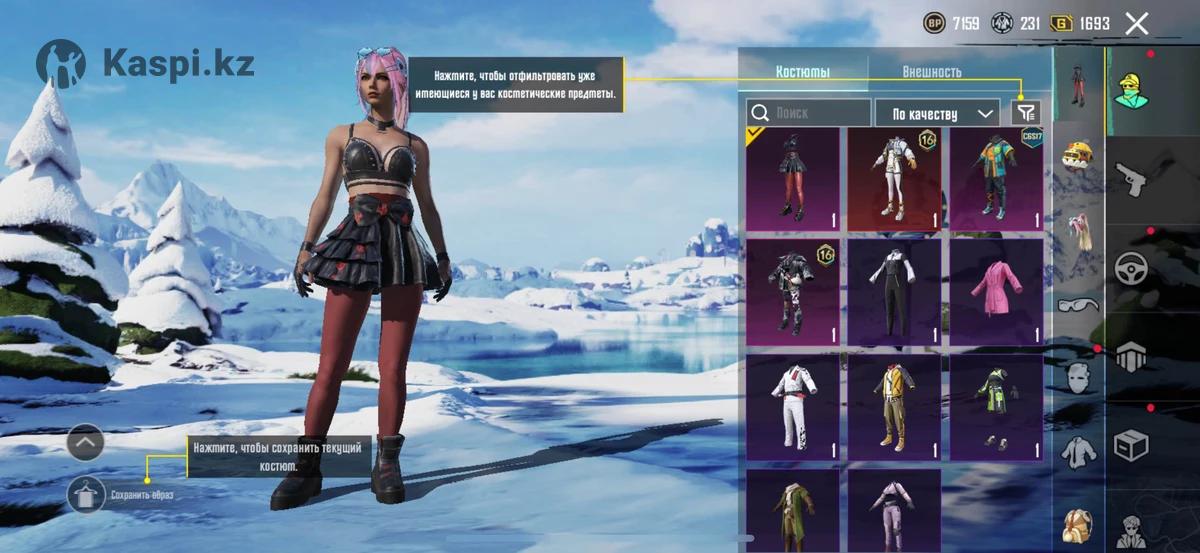Open the steering wheel vehicles category
The image size is (1200, 553).
tap(1131, 268)
